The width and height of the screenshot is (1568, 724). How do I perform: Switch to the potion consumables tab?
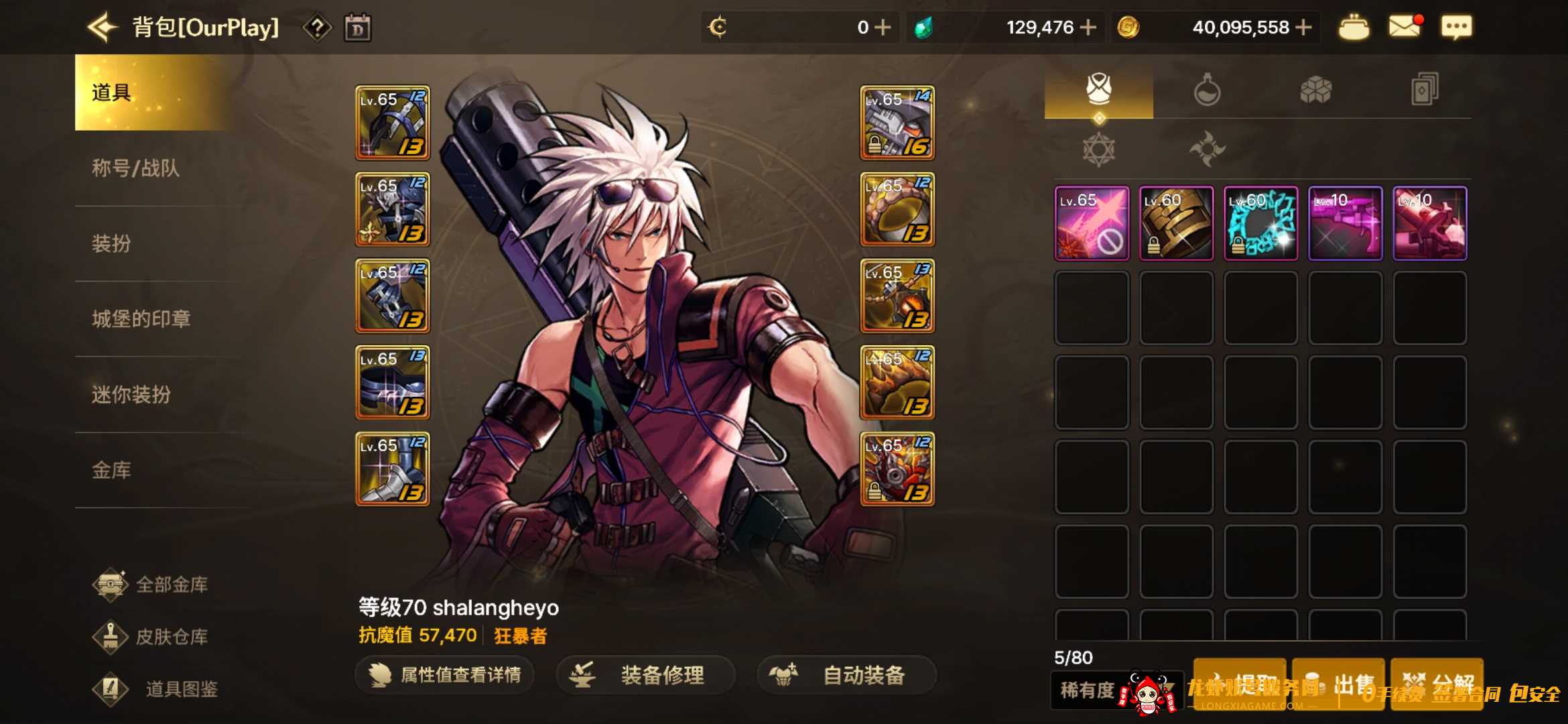[1207, 90]
